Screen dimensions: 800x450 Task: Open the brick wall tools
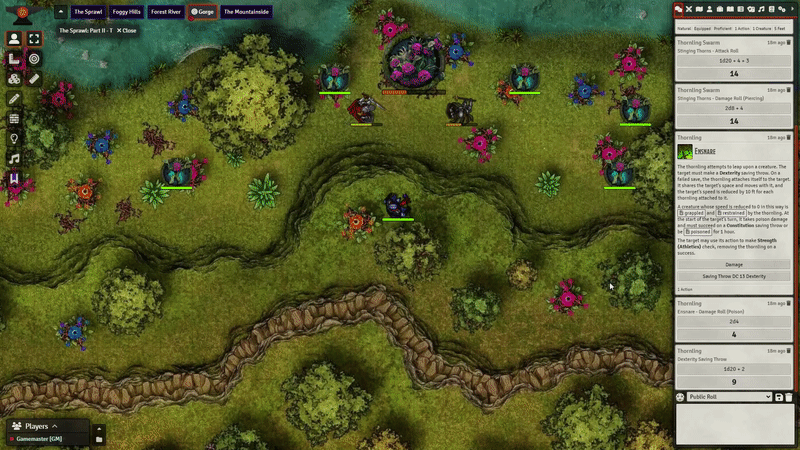pos(14,118)
